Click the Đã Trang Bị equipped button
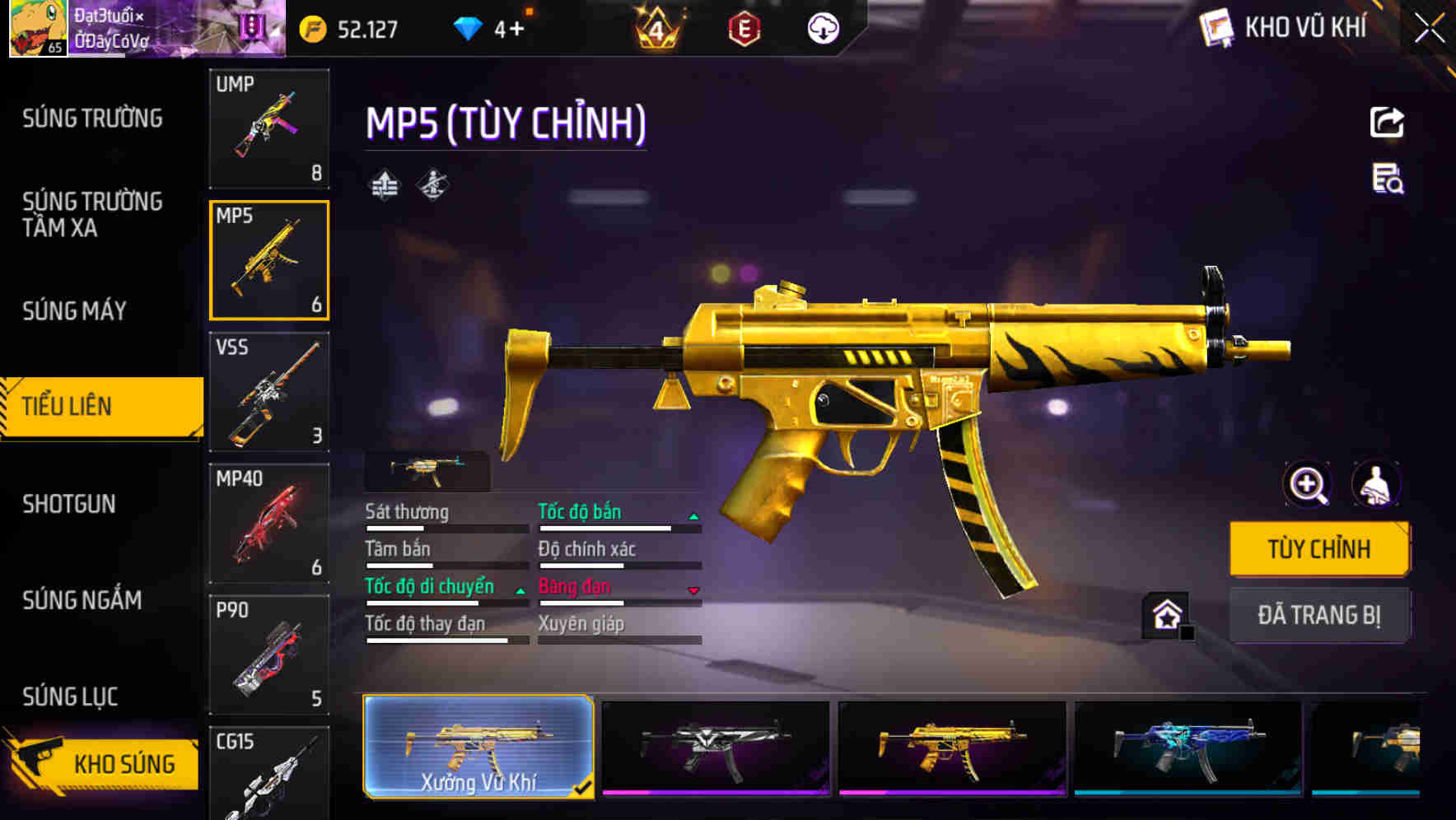Viewport: 1456px width, 820px height. 1318,615
